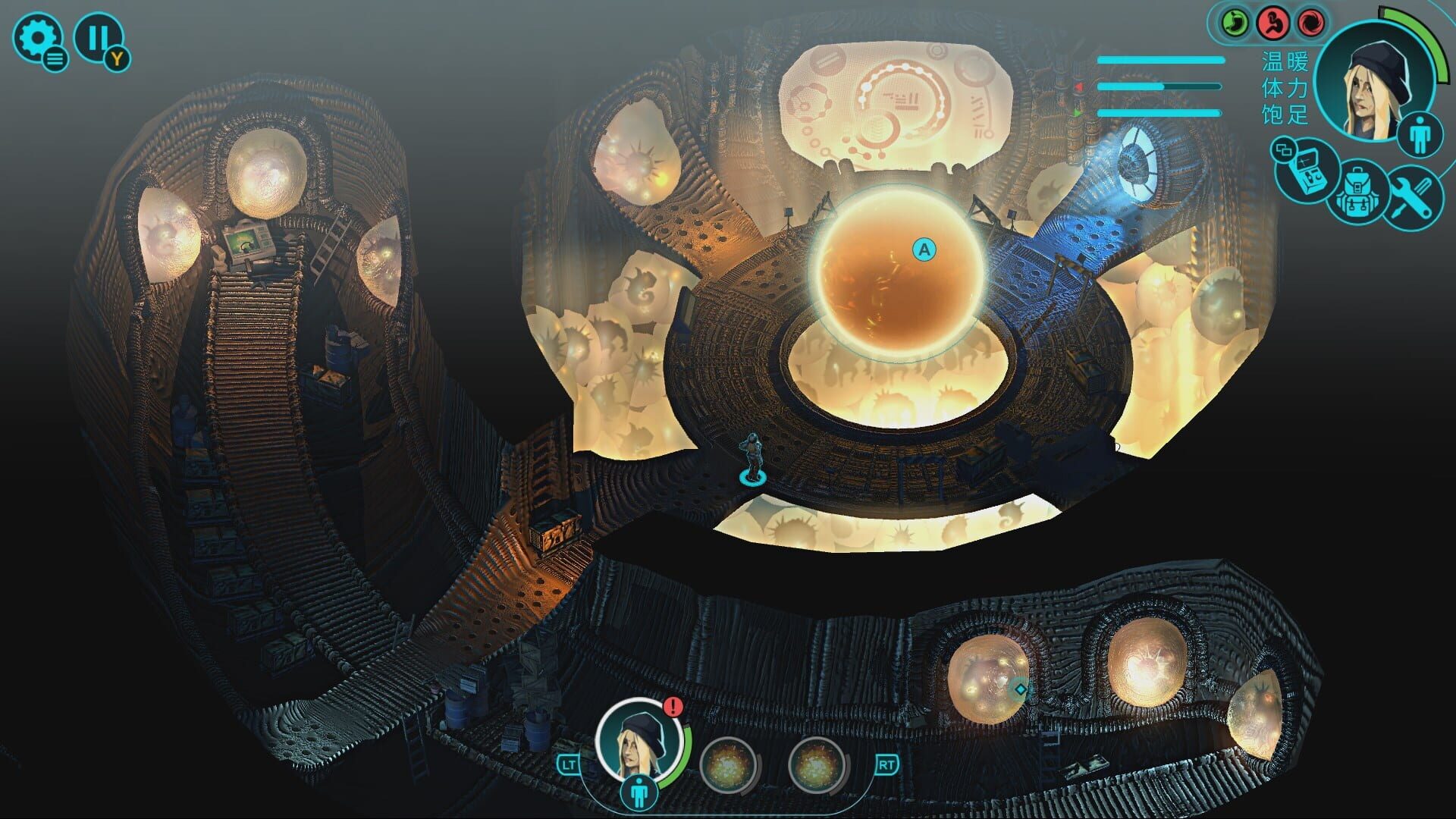The height and width of the screenshot is (819, 1456).
Task: Toggle the second glowing quick-slot orb
Action: pos(817,766)
